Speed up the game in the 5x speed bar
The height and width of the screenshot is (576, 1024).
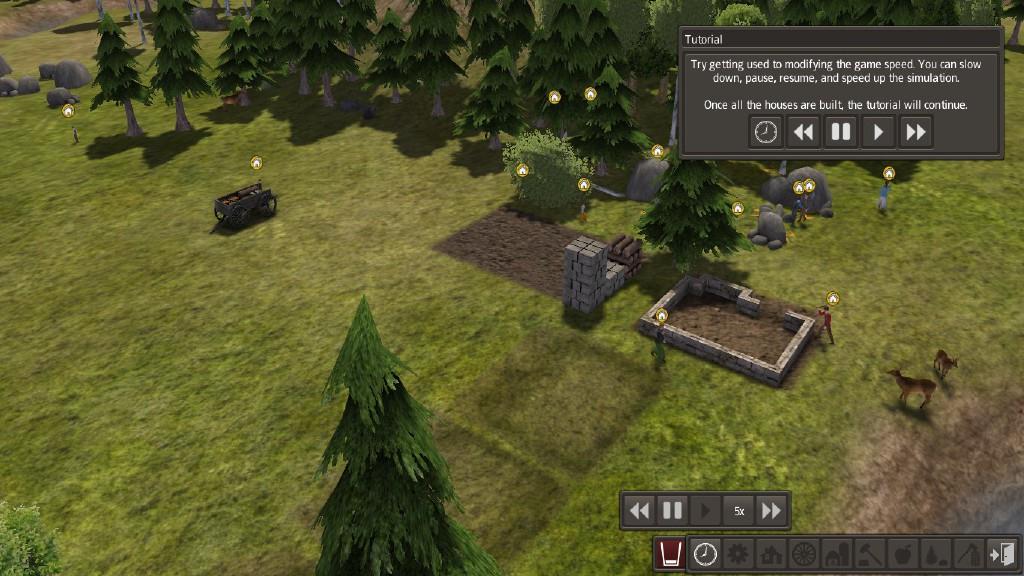click(771, 511)
